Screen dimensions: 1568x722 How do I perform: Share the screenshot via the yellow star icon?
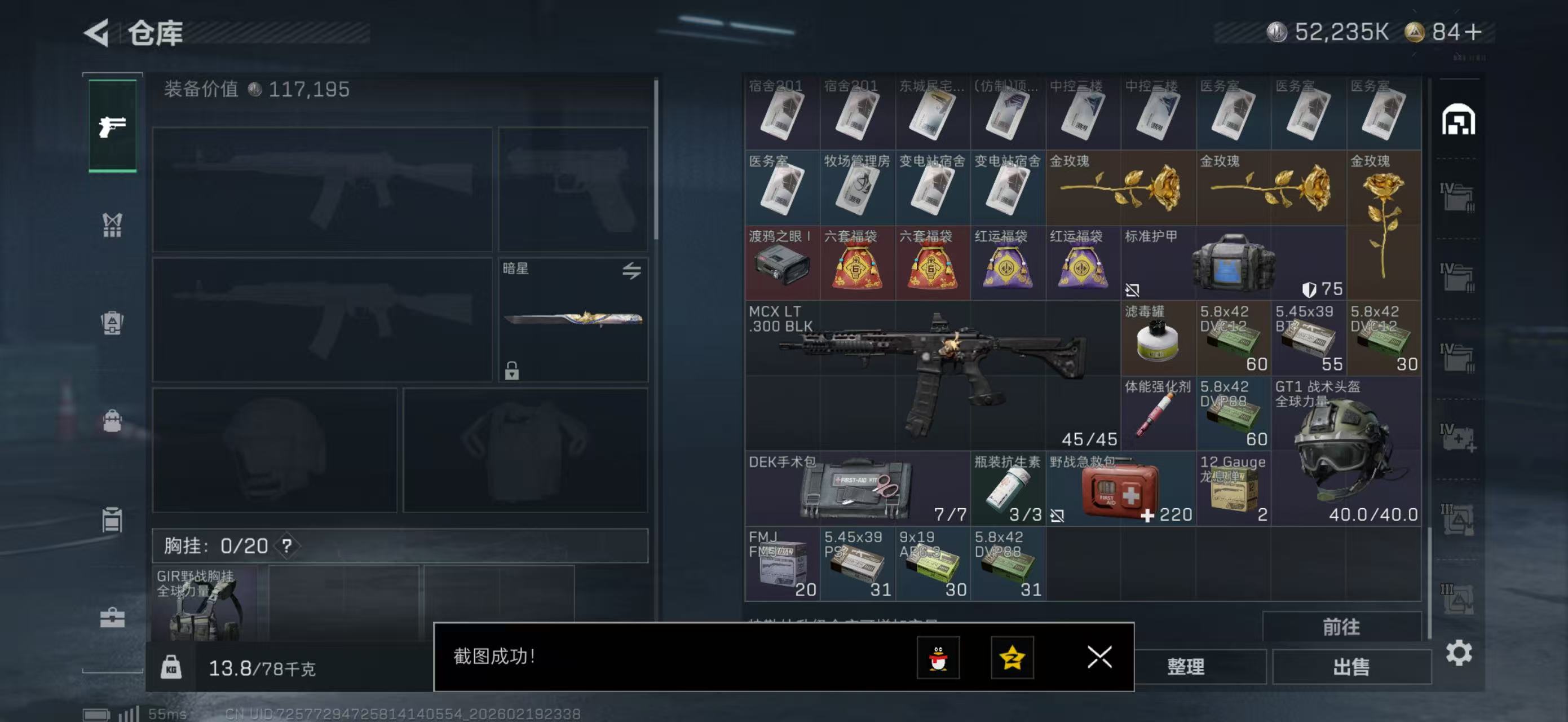(x=1012, y=658)
